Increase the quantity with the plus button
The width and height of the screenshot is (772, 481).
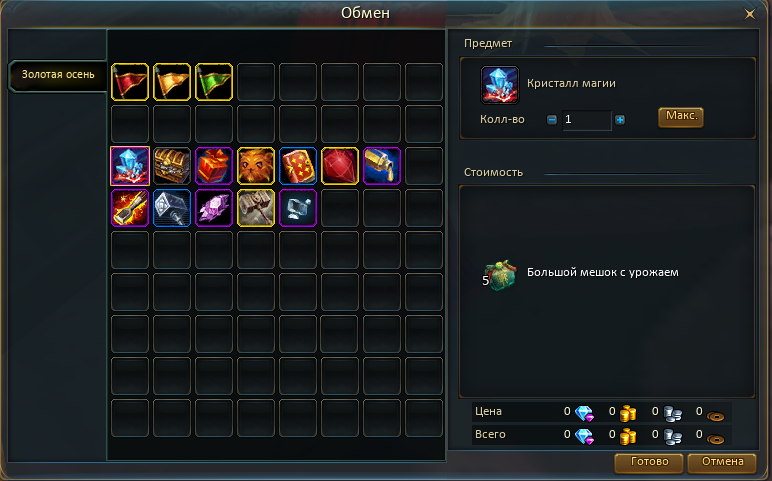[x=620, y=120]
